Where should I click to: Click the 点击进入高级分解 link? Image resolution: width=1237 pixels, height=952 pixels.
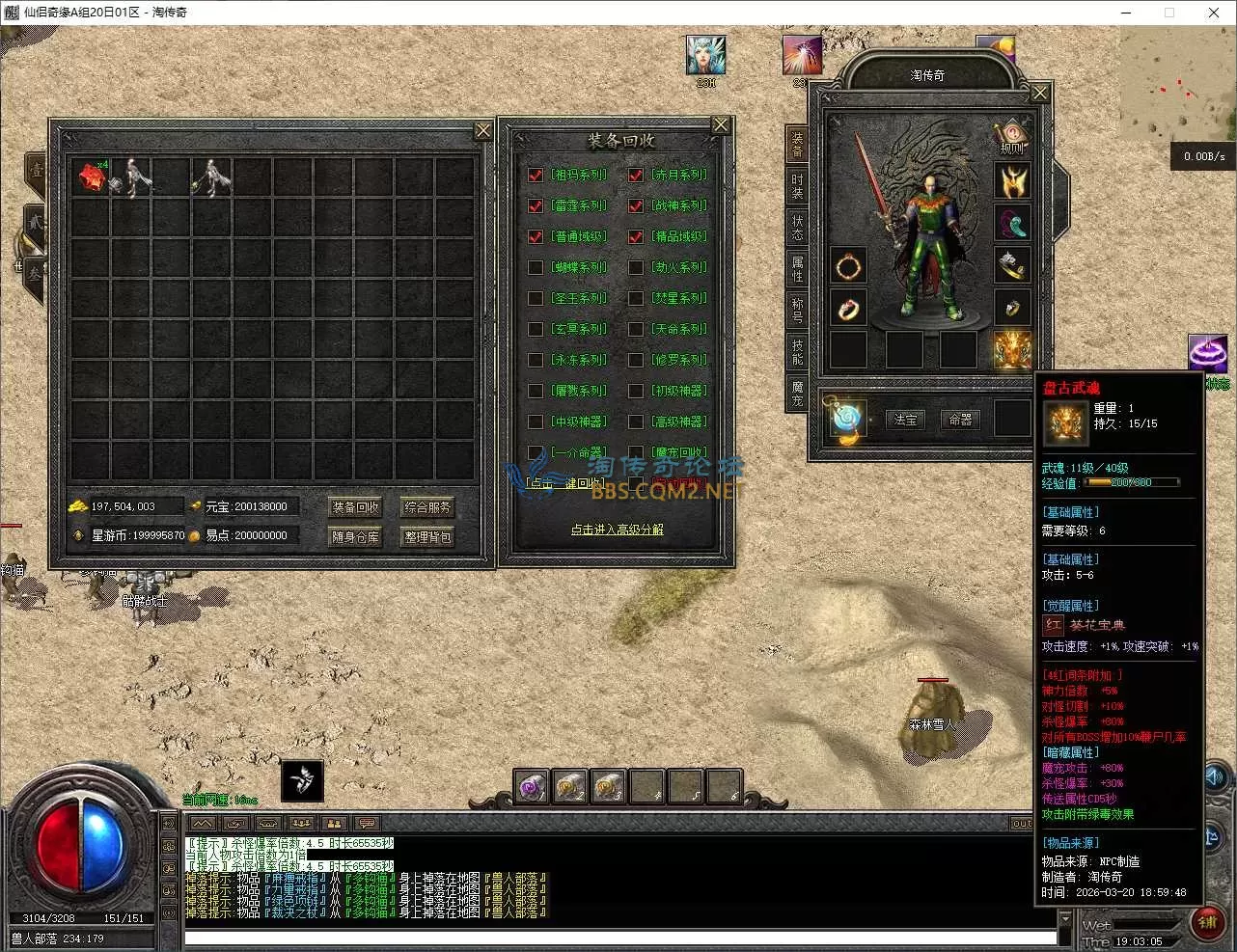[618, 530]
